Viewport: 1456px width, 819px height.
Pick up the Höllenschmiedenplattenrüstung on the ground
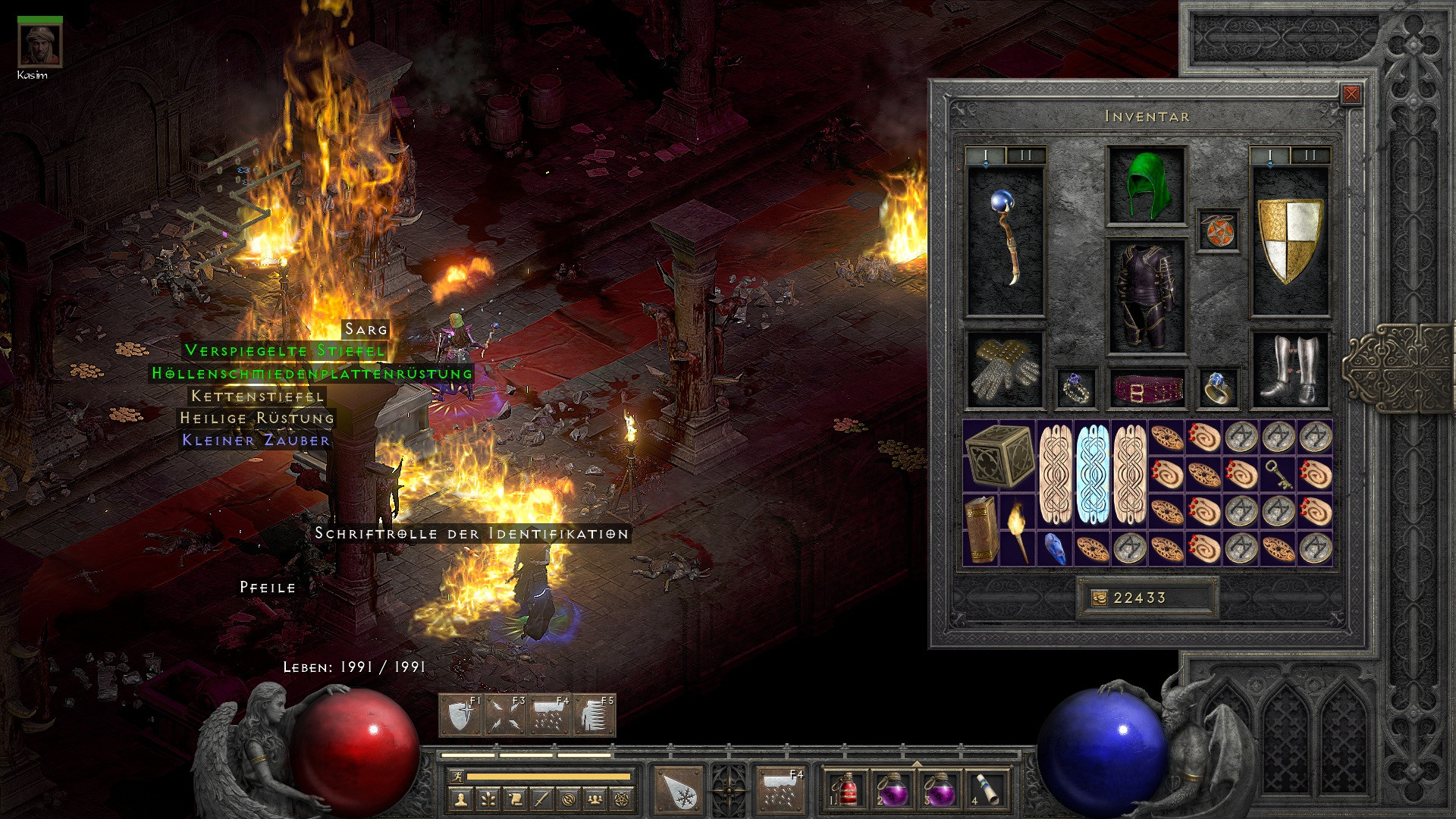click(x=311, y=374)
